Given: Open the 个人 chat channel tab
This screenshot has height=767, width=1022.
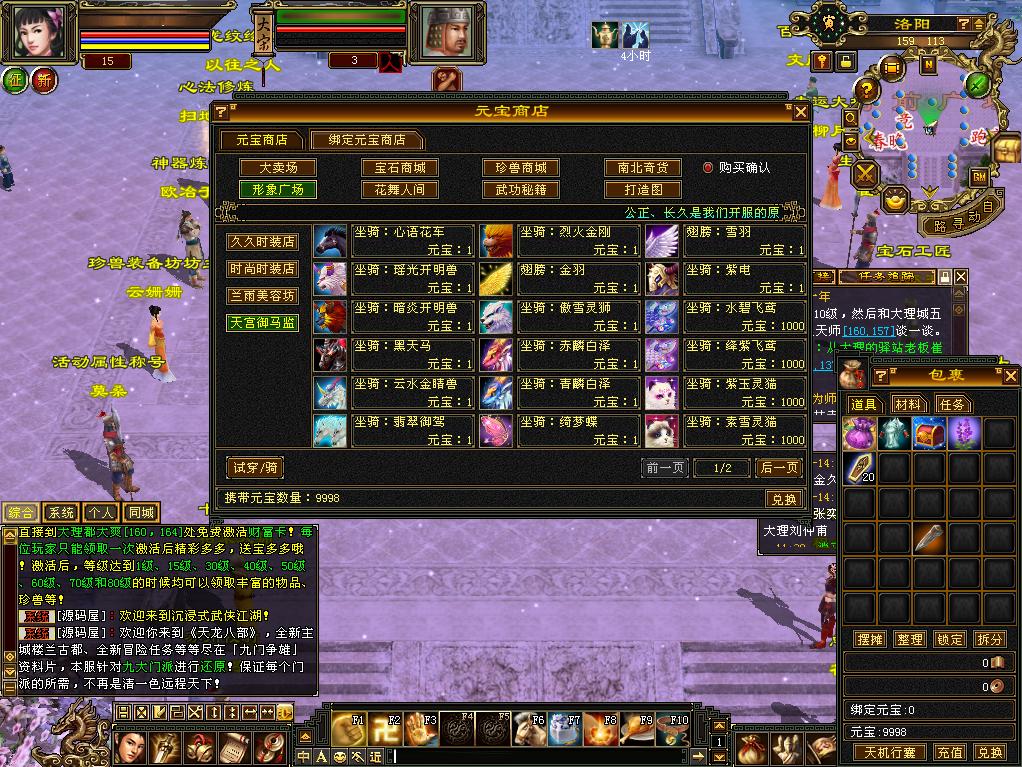Looking at the screenshot, I should (x=99, y=512).
